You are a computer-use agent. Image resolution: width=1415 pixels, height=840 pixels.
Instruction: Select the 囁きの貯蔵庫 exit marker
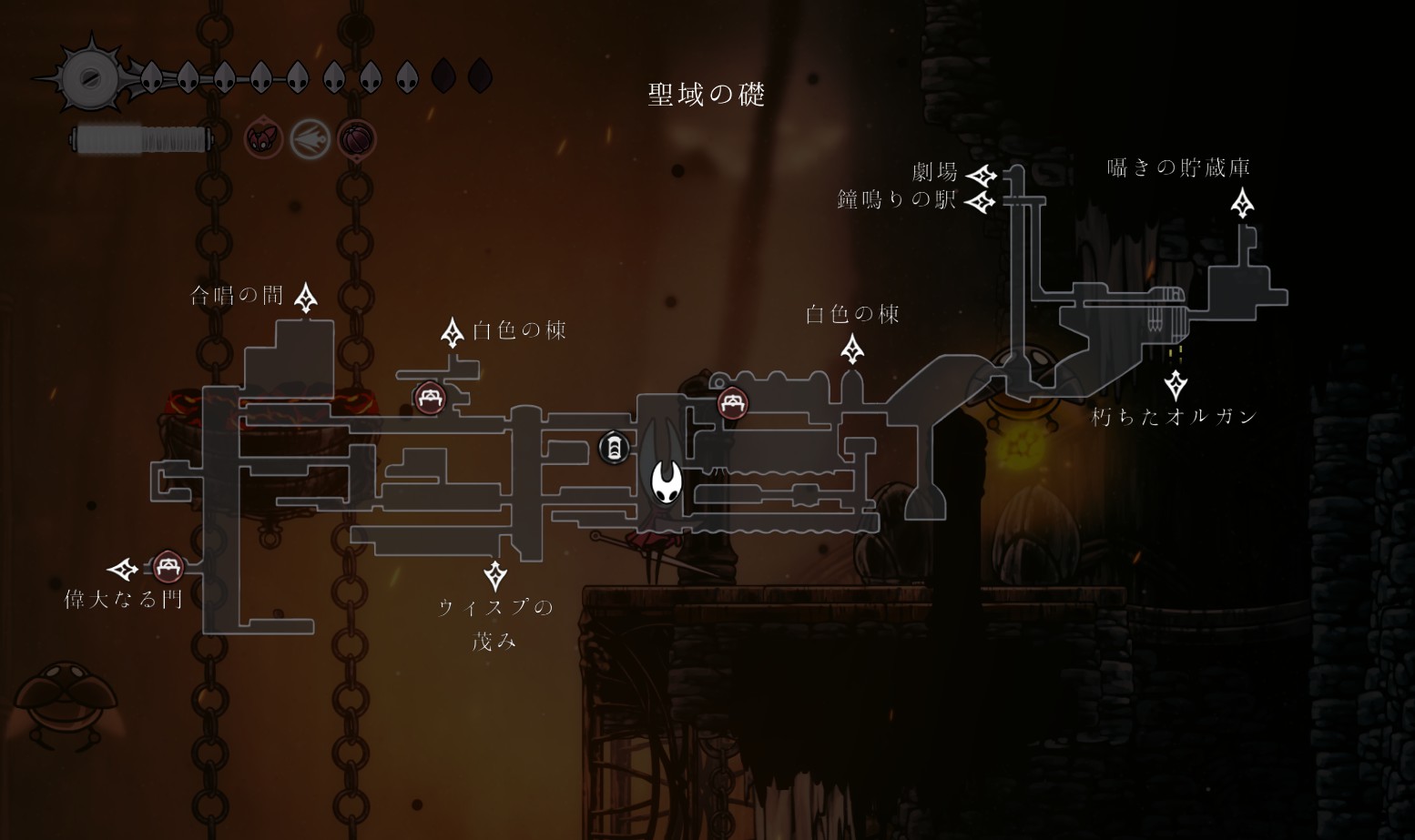point(1242,203)
